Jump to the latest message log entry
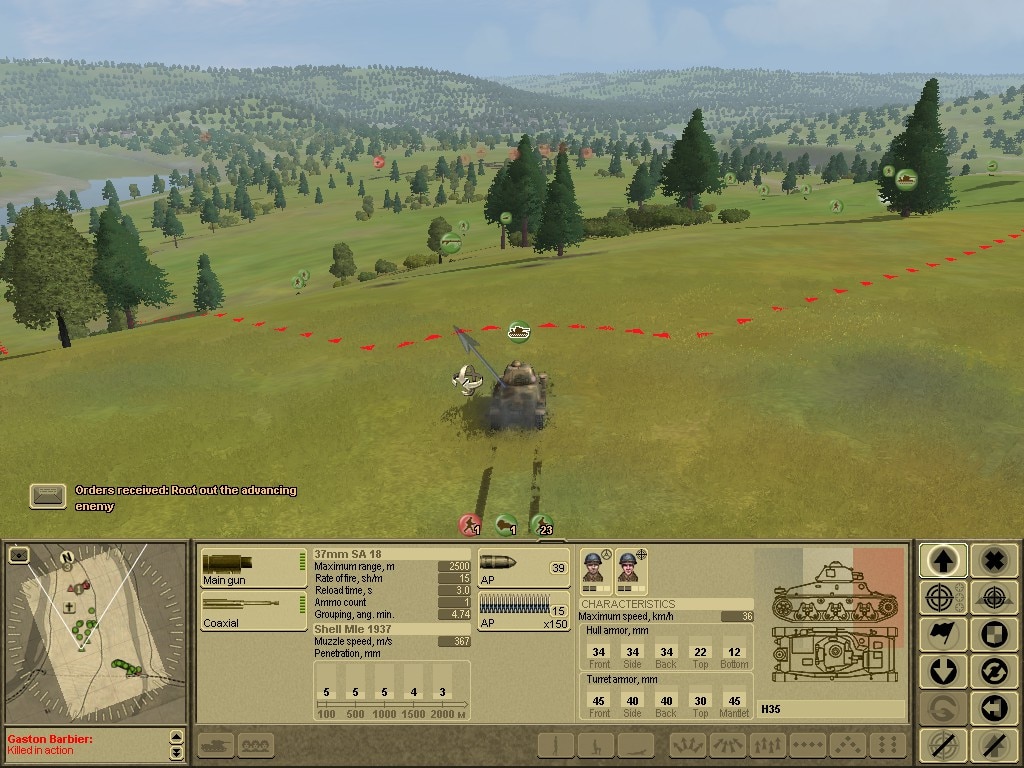Viewport: 1024px width, 768px height. click(177, 752)
